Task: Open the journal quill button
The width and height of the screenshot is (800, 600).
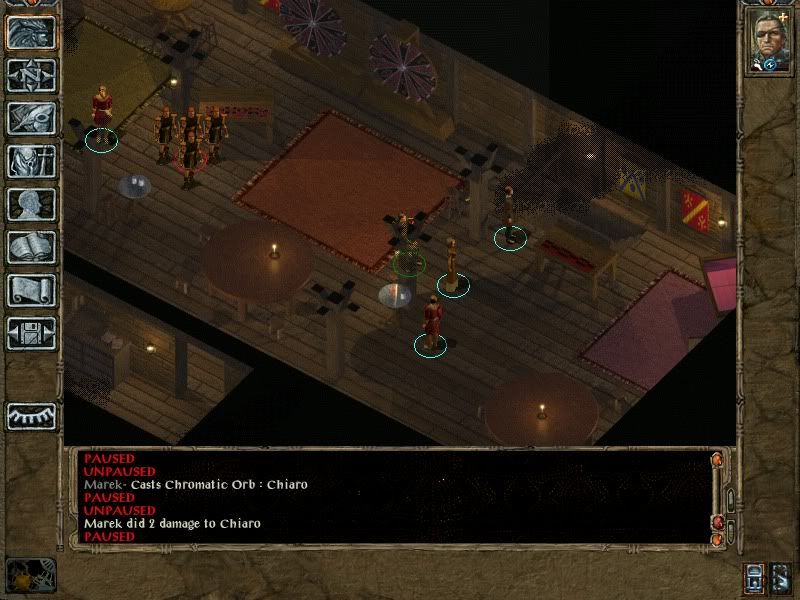Action: tap(31, 118)
